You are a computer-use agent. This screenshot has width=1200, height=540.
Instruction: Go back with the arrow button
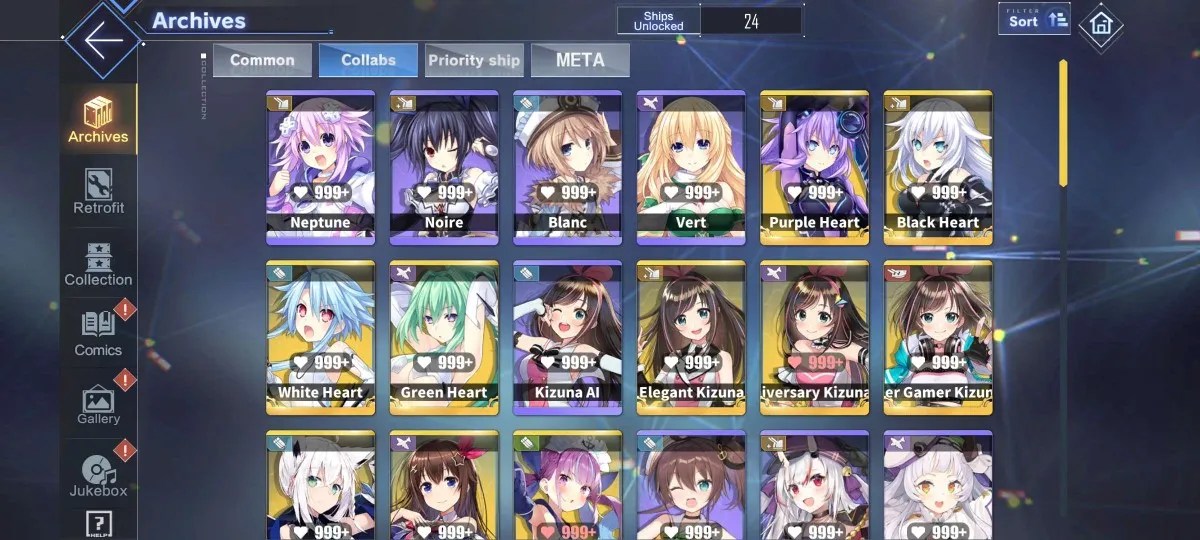pyautogui.click(x=103, y=41)
